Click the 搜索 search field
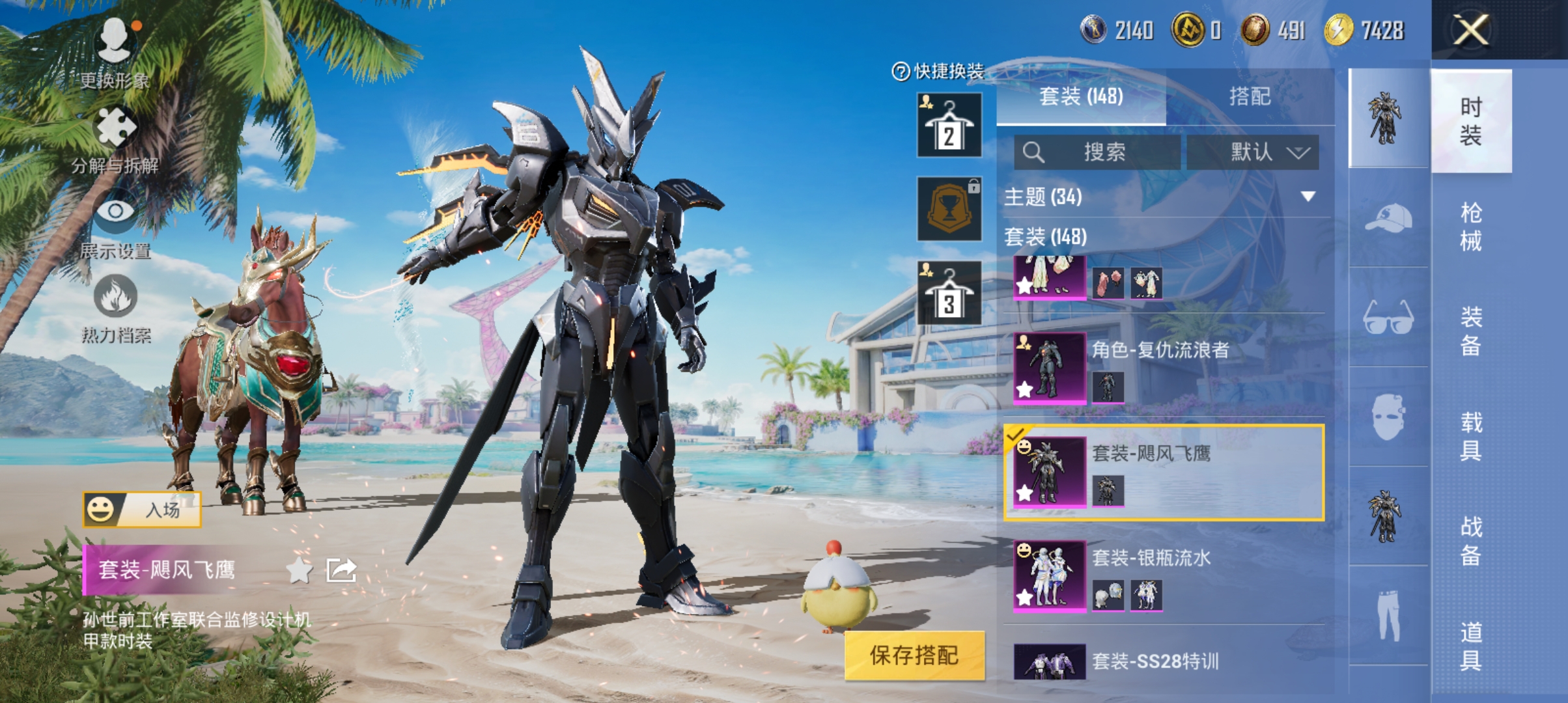Image resolution: width=1568 pixels, height=703 pixels. tap(1097, 152)
